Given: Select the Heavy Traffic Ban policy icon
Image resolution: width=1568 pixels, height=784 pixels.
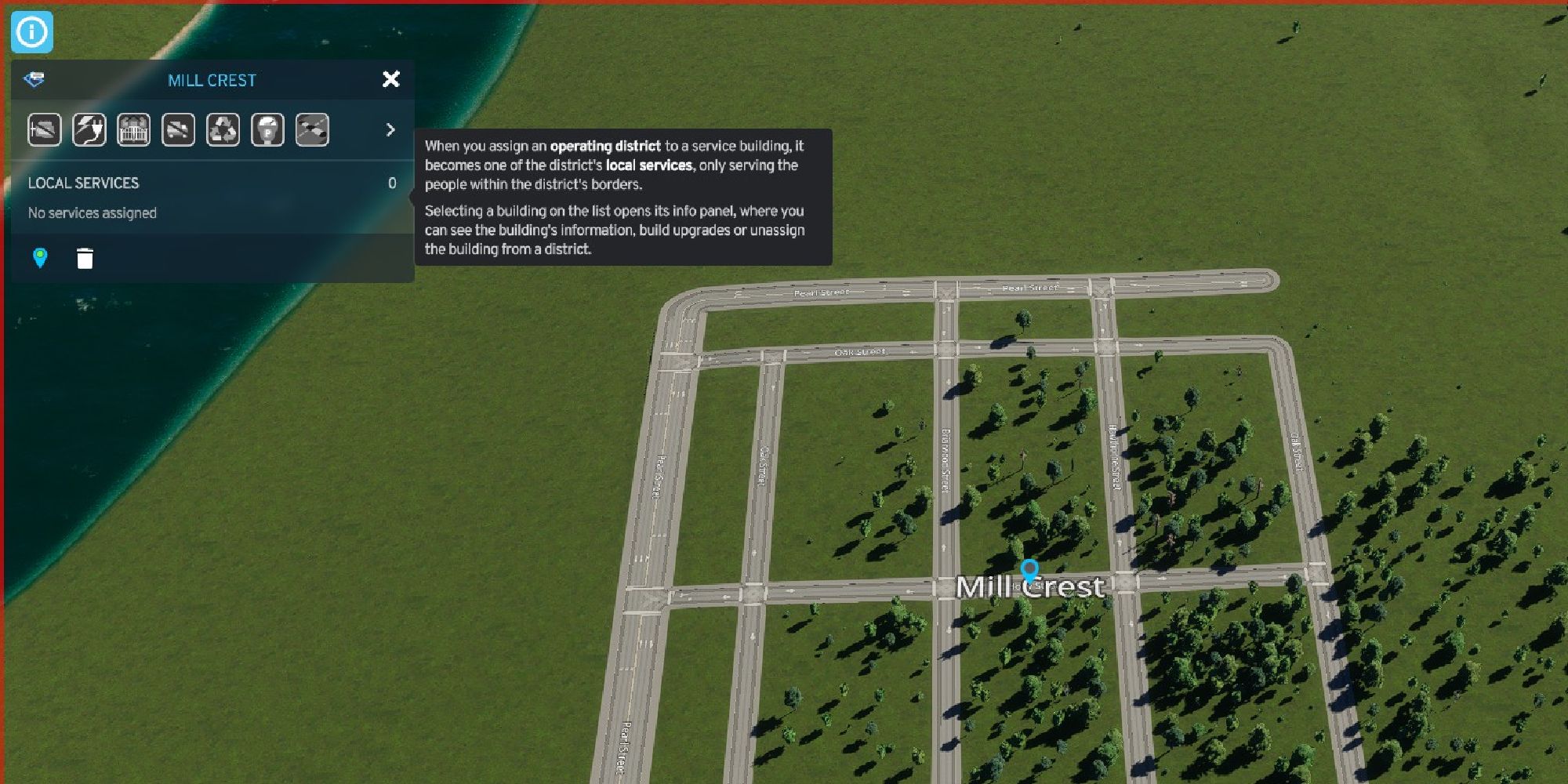Looking at the screenshot, I should pos(179,129).
